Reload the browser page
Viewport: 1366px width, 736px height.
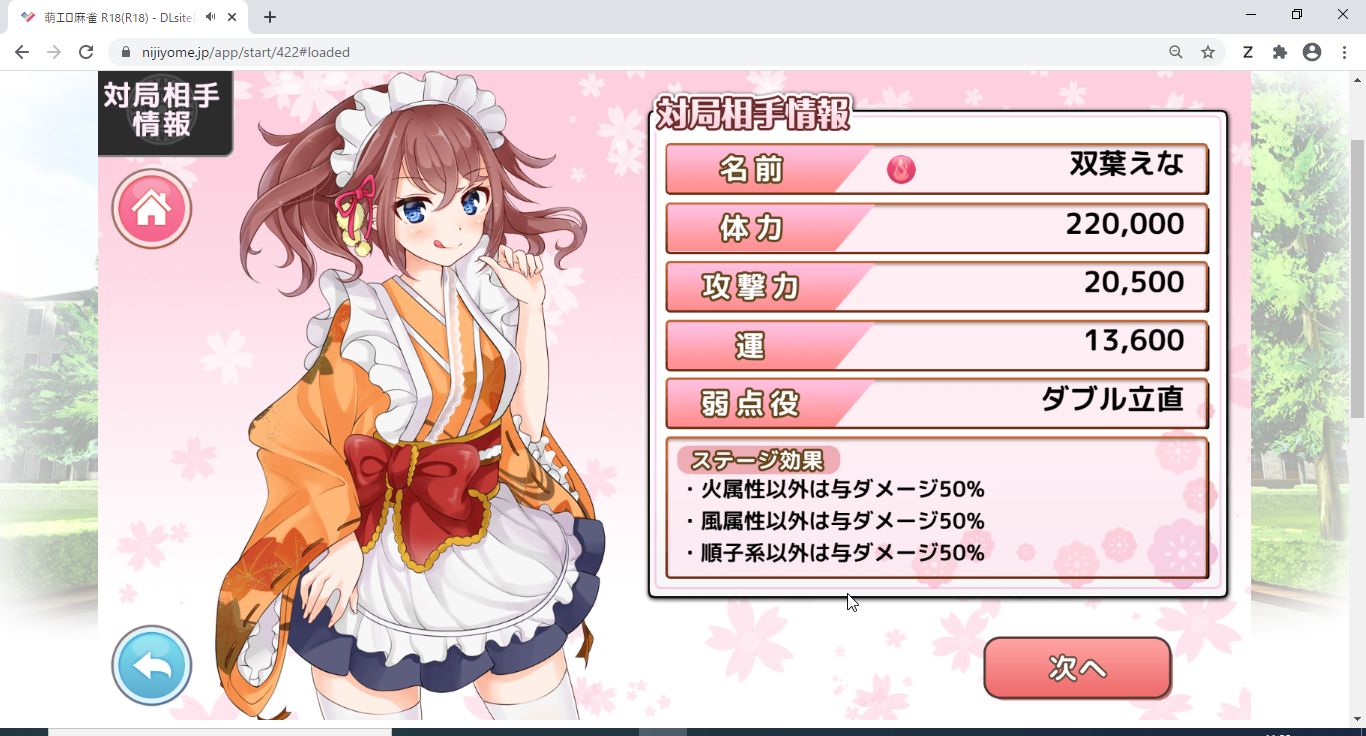coord(86,52)
